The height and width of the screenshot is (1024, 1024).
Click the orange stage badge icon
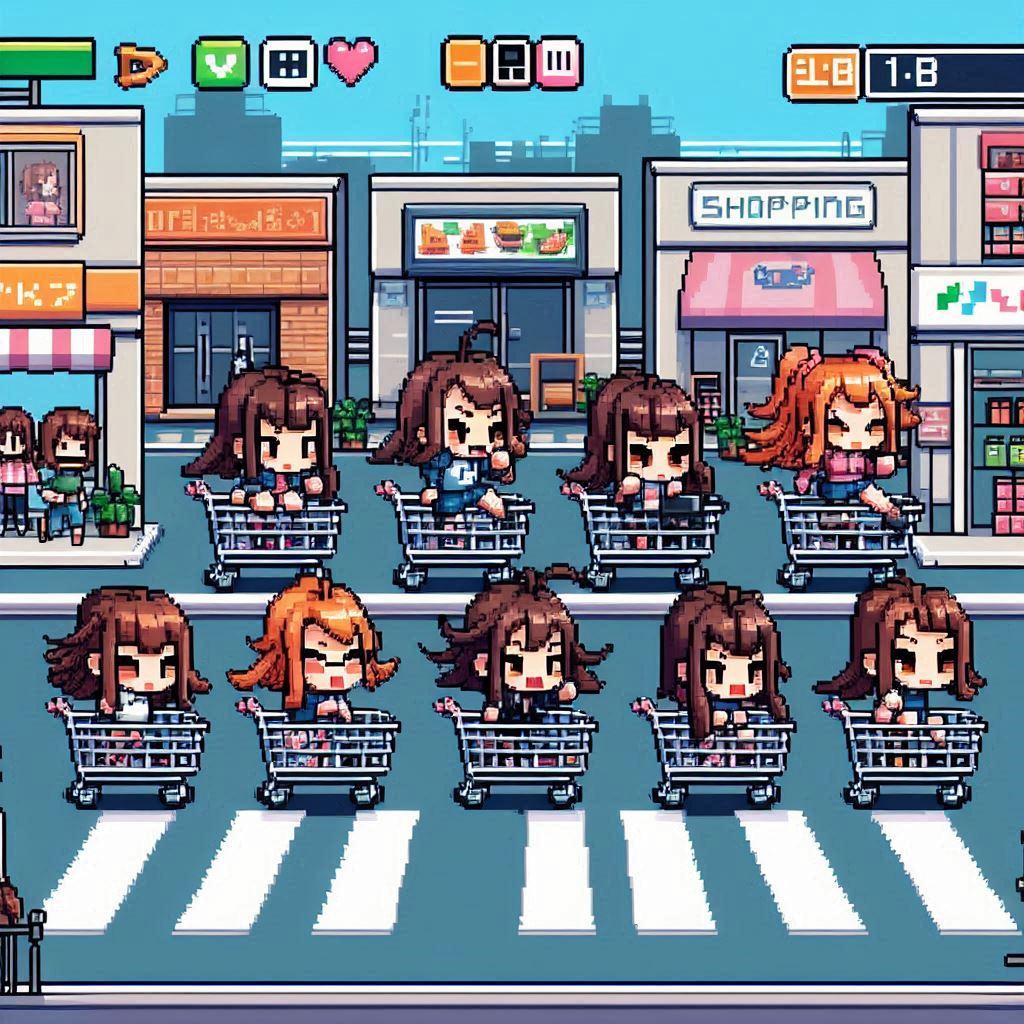822,73
